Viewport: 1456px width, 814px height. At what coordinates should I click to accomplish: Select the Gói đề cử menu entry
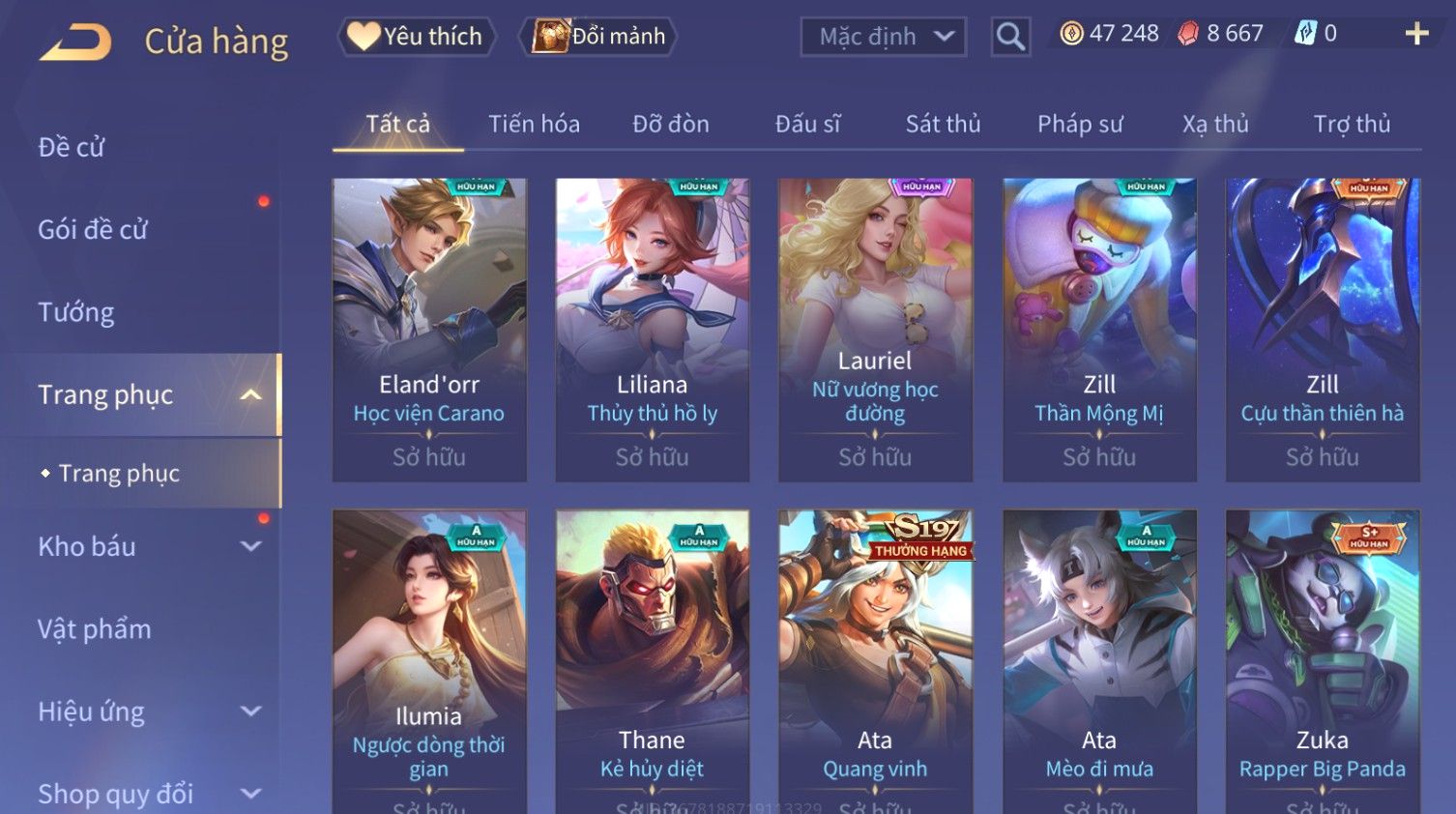[93, 230]
